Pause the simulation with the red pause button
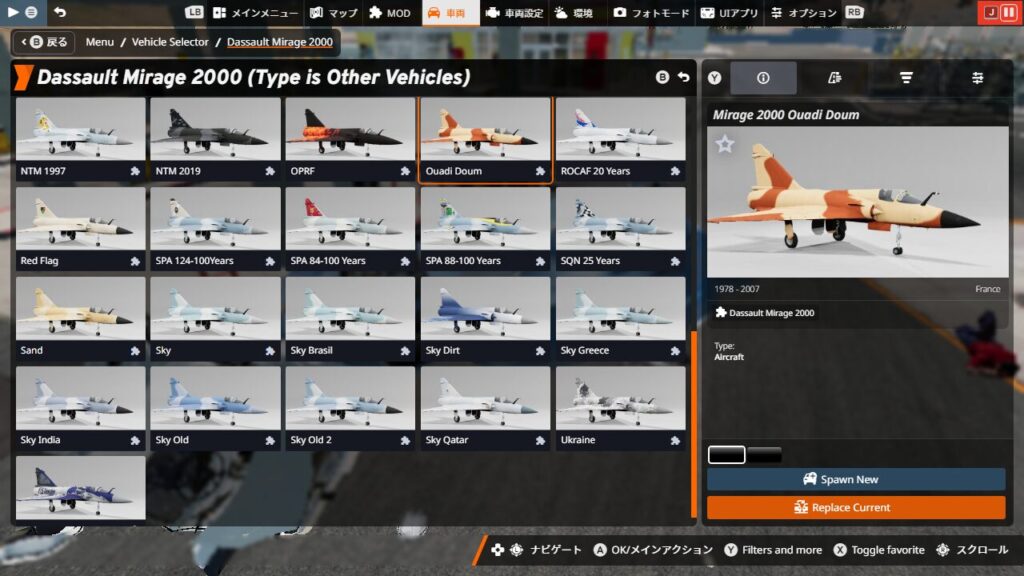The image size is (1024, 576). [1010, 13]
